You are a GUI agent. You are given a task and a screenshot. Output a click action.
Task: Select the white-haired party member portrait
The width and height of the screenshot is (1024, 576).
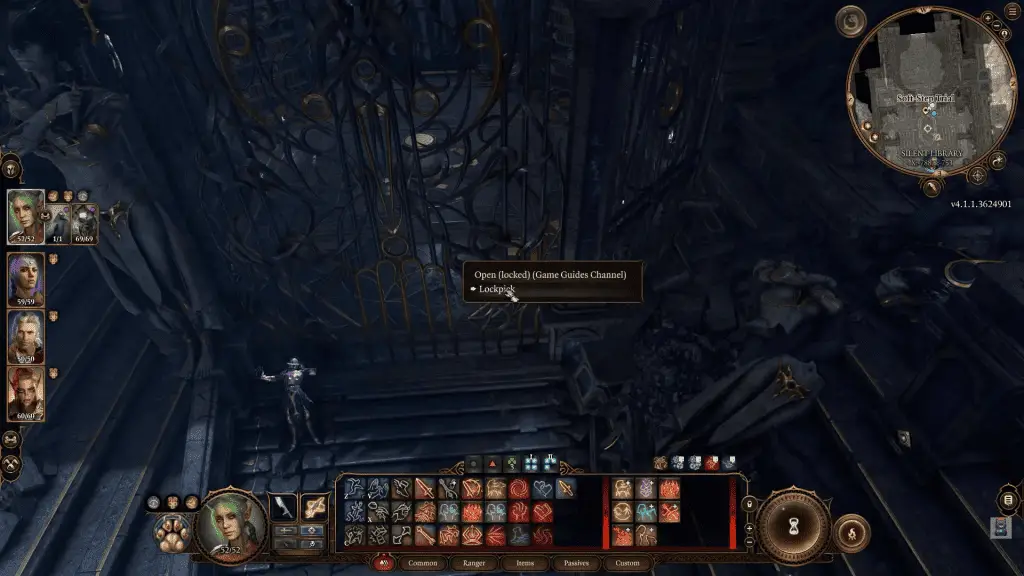pyautogui.click(x=26, y=337)
